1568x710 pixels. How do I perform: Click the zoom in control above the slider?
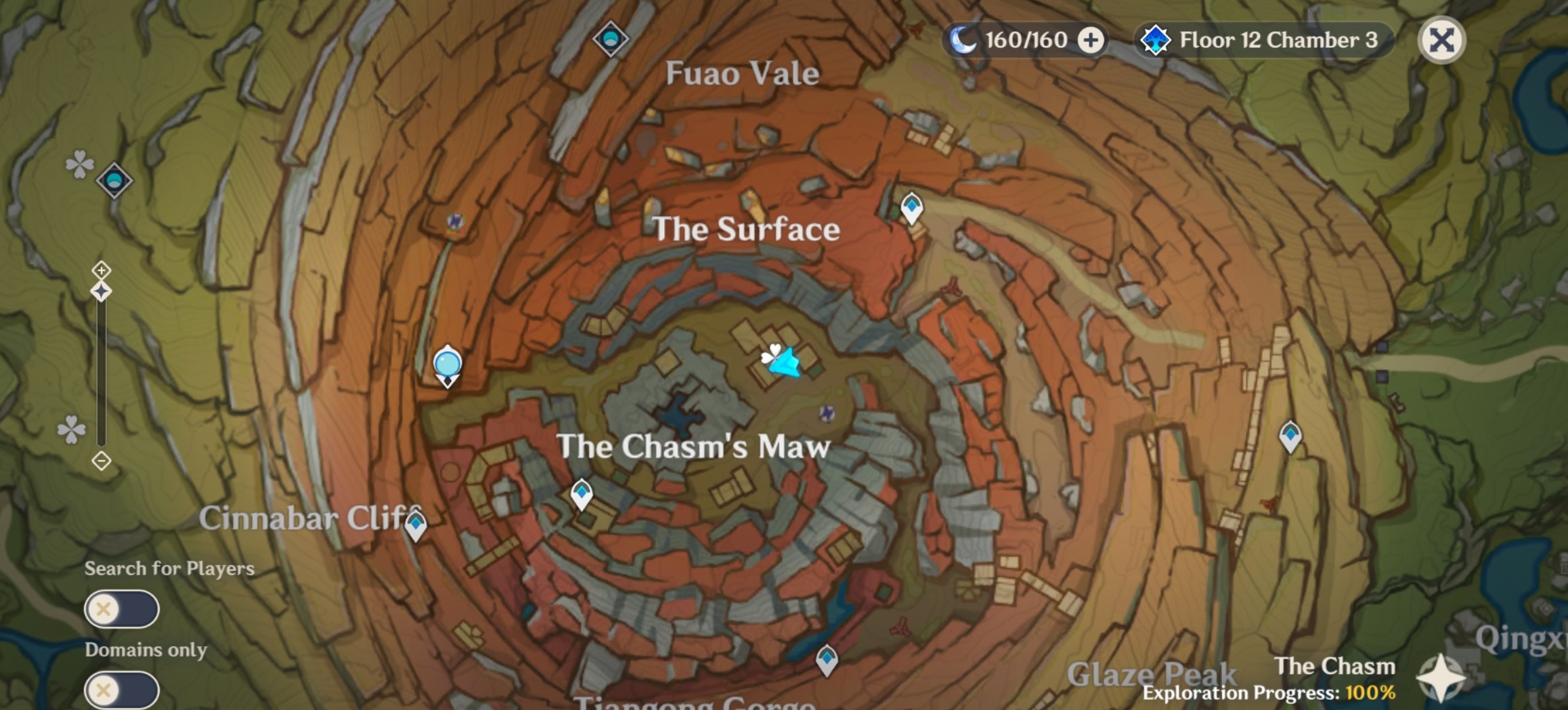click(x=101, y=270)
